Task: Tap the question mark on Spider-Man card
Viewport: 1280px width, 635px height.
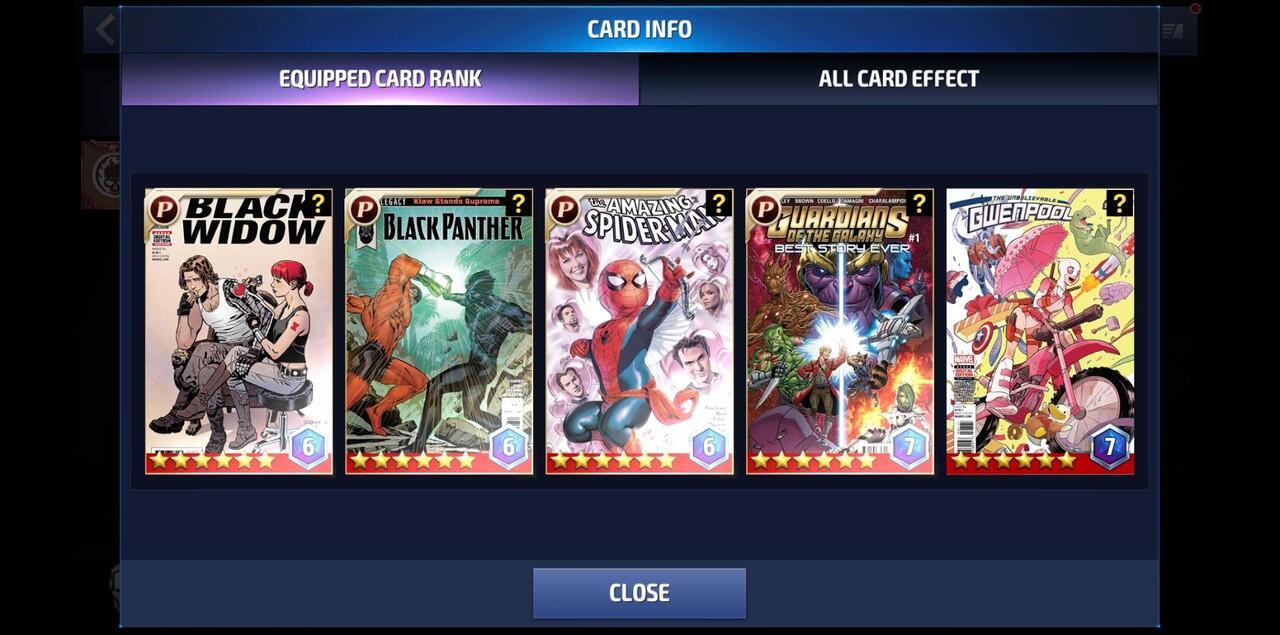Action: [x=718, y=204]
